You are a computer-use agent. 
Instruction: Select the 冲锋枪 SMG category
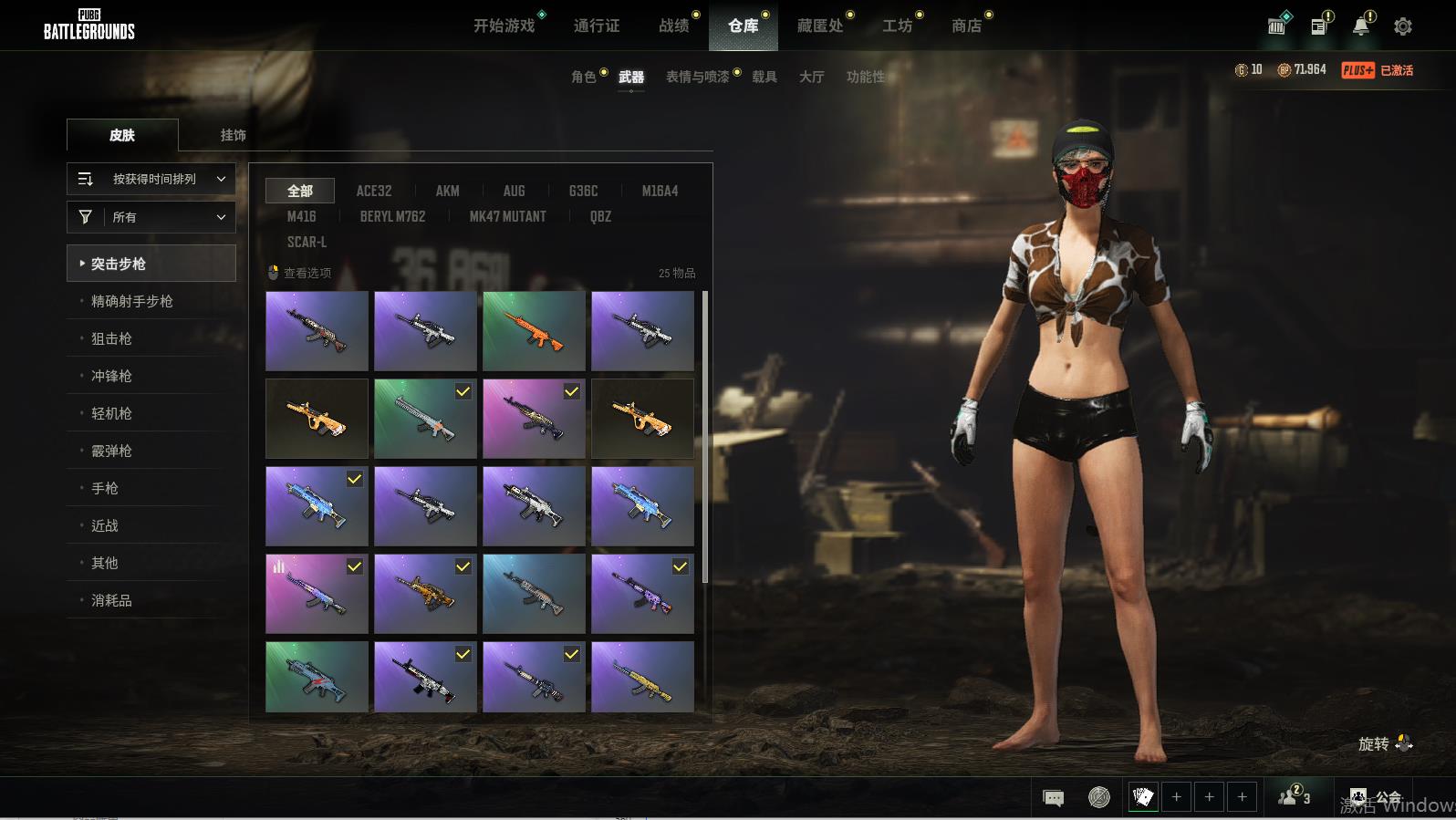[x=111, y=376]
